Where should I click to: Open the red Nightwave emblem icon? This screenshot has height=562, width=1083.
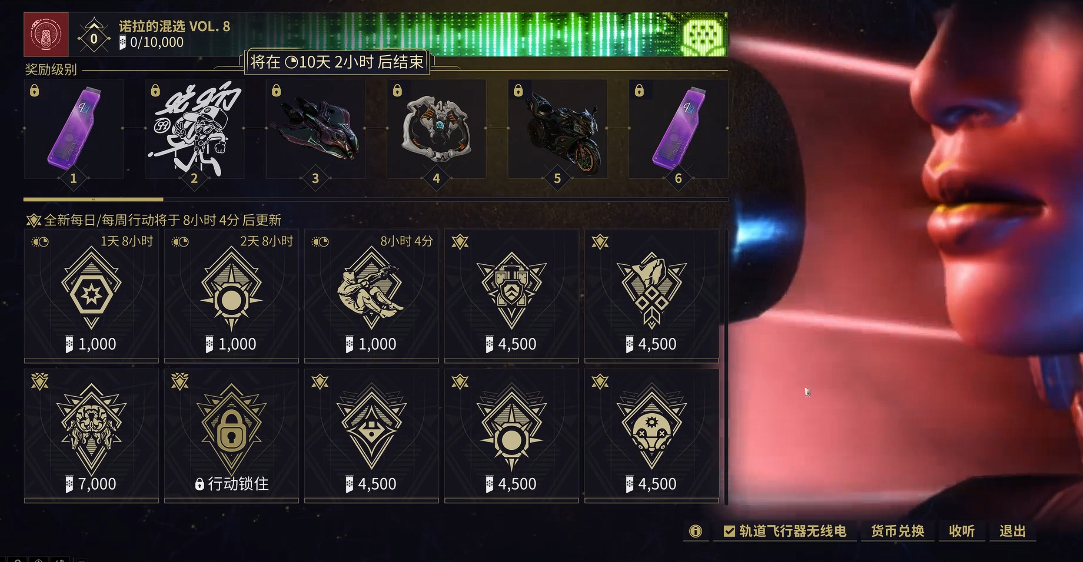(46, 34)
